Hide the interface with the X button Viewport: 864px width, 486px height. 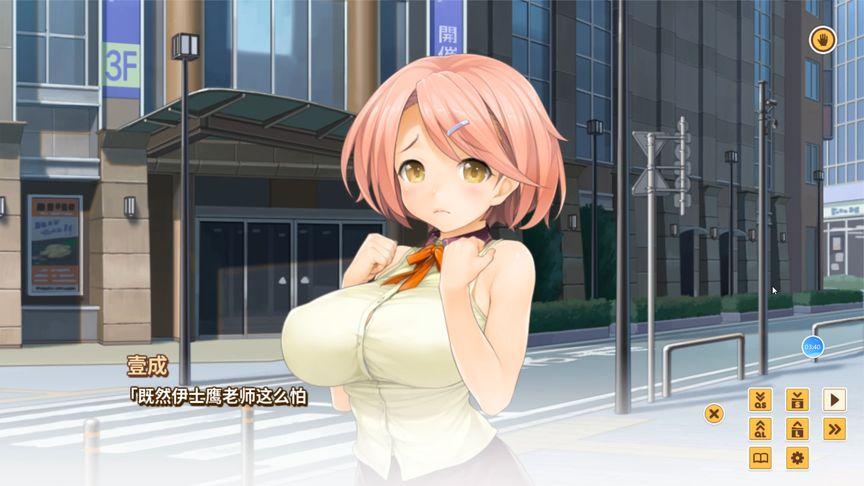714,413
